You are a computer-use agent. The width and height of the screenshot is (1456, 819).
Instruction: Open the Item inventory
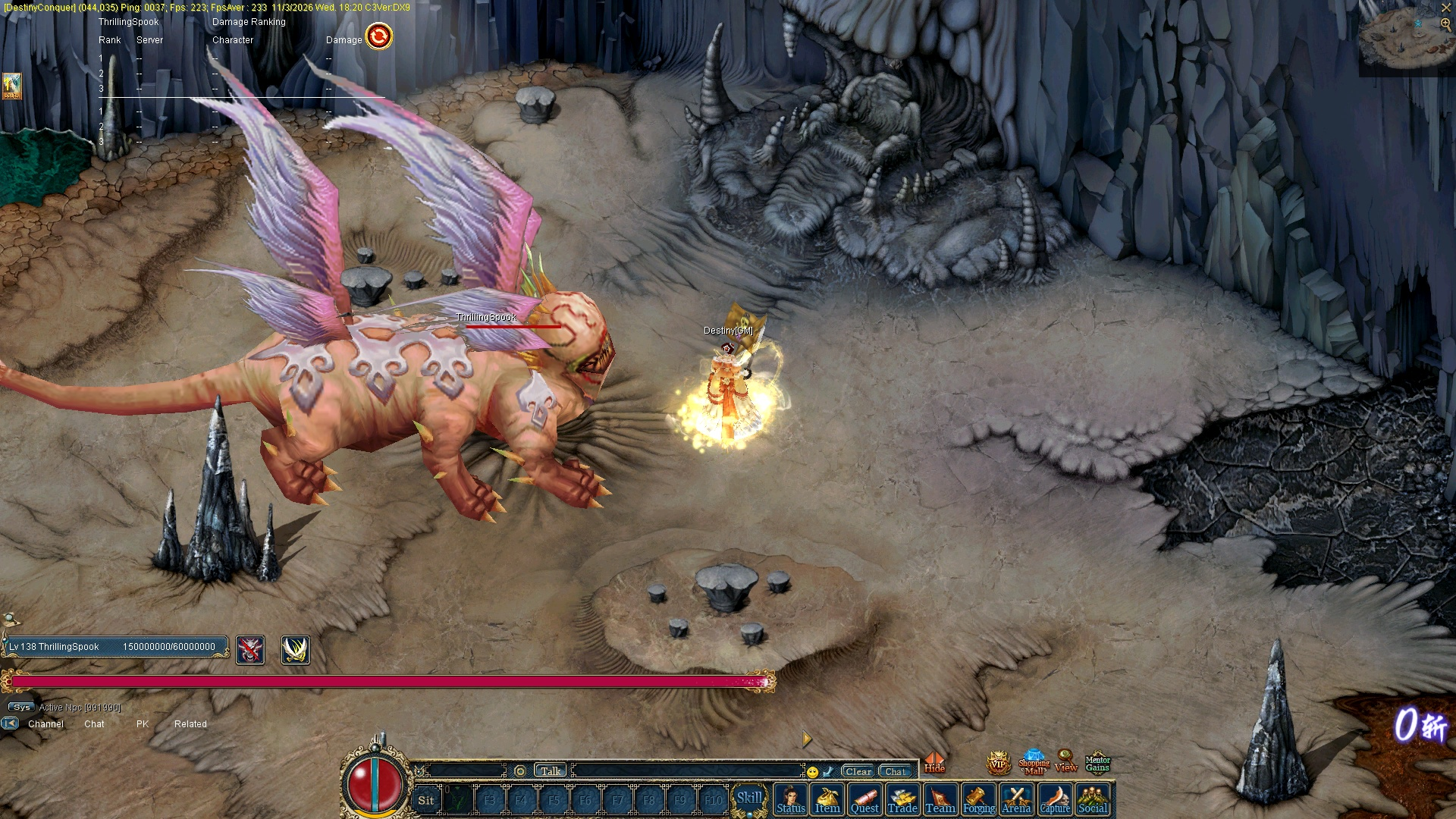click(x=827, y=800)
